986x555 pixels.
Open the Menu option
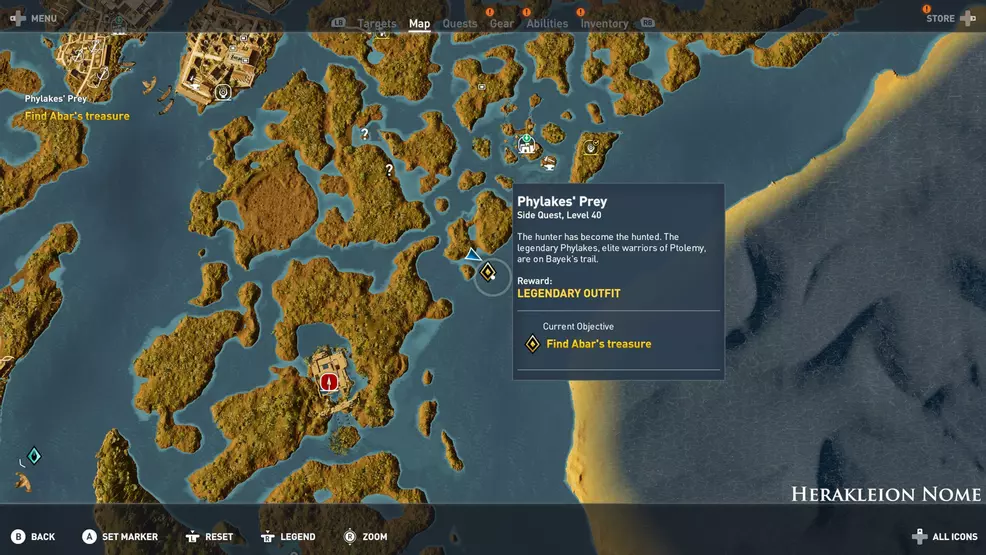[33, 19]
